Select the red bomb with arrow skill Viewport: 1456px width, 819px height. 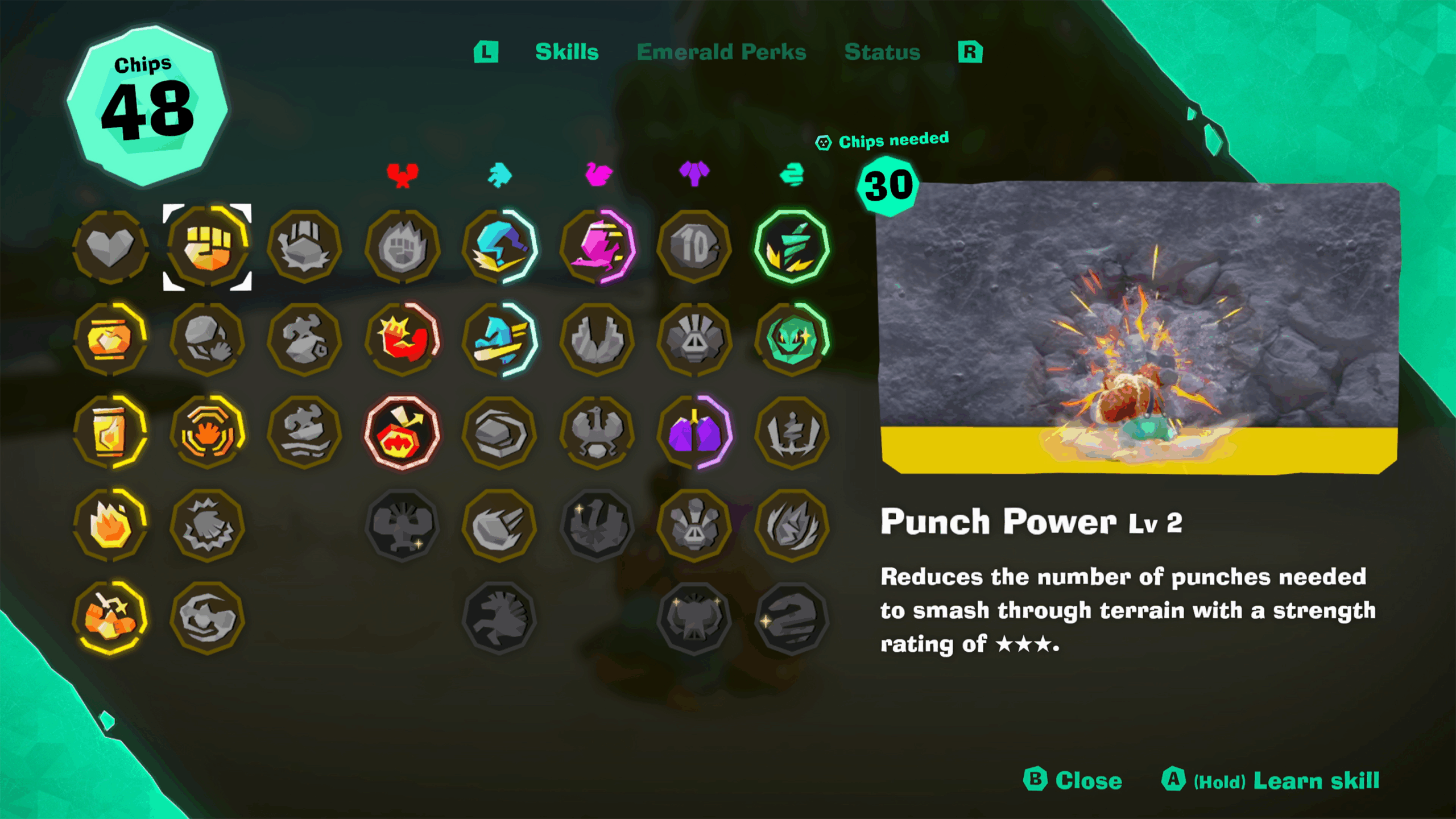click(x=402, y=433)
